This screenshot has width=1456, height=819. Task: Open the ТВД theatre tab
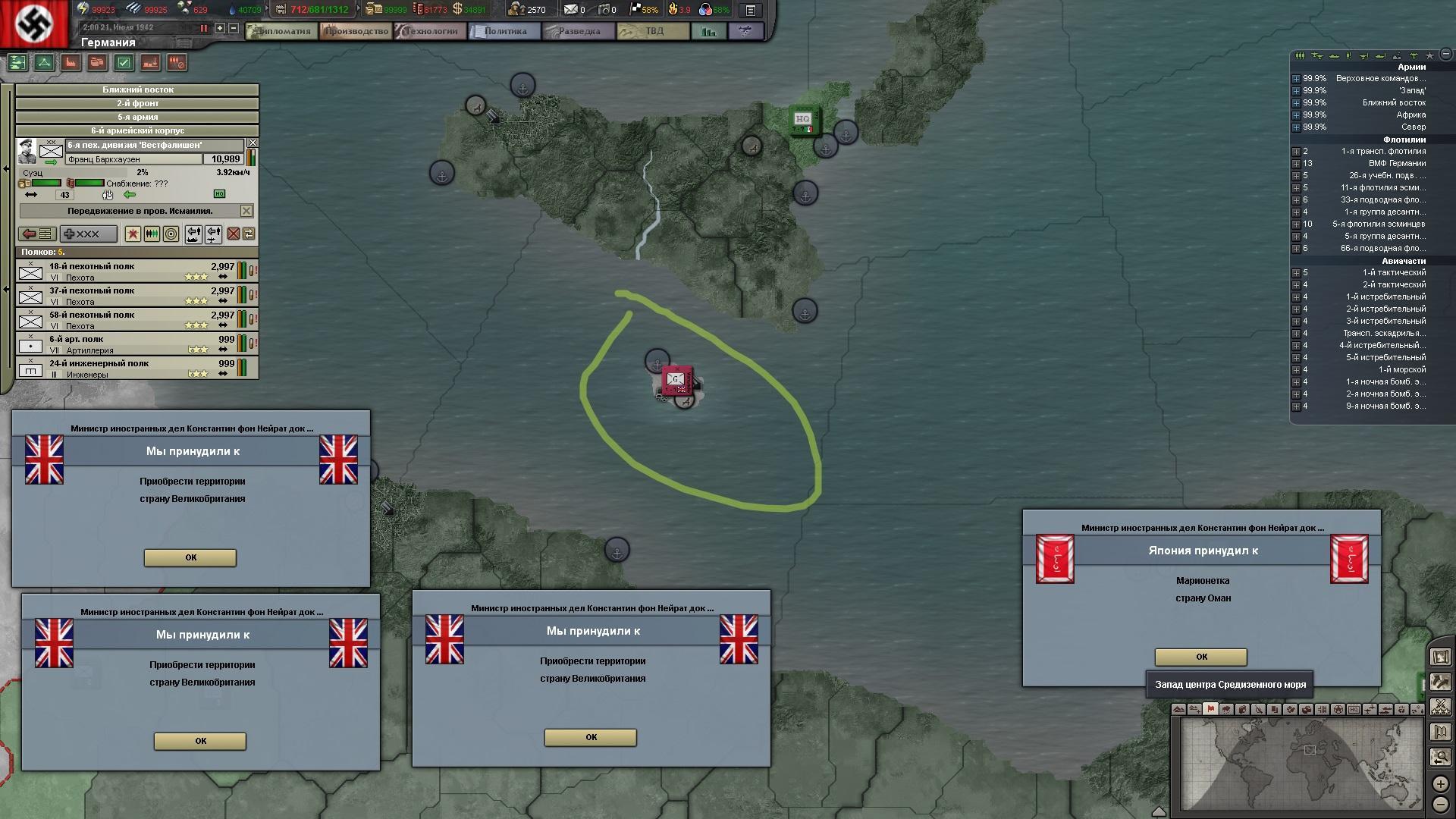[x=654, y=31]
